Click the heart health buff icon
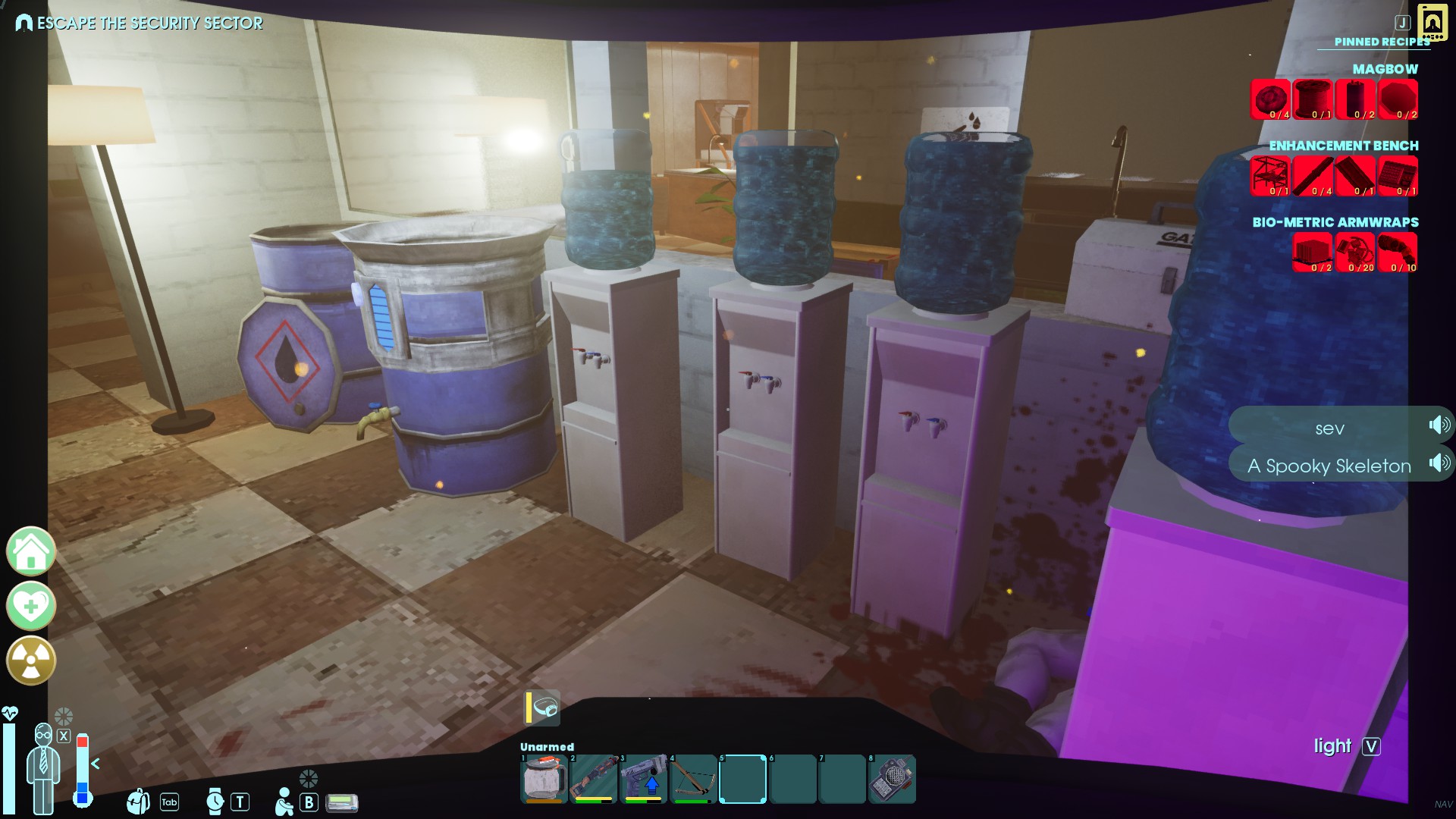 coord(31,606)
